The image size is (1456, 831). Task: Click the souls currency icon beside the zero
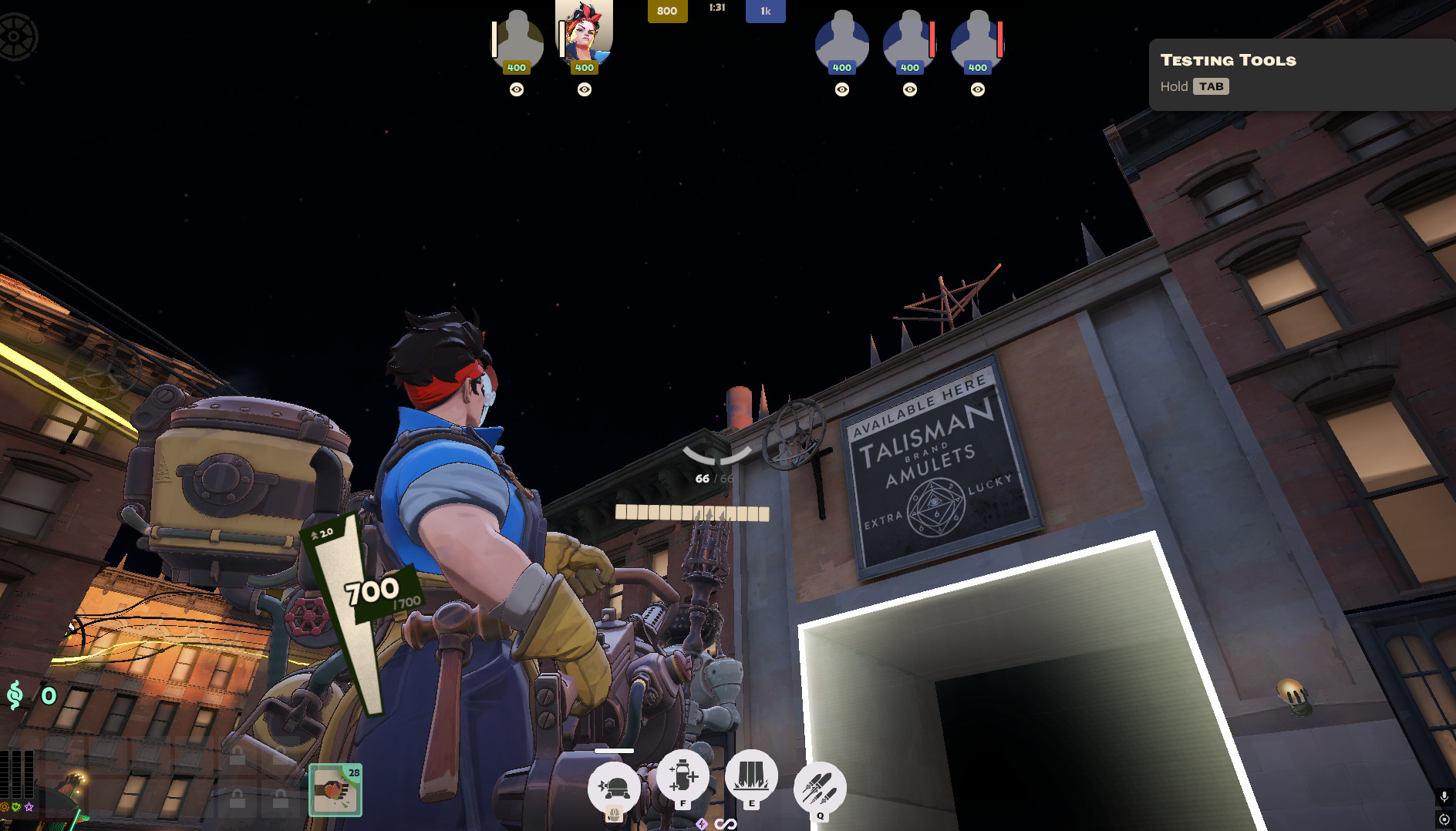[15, 695]
